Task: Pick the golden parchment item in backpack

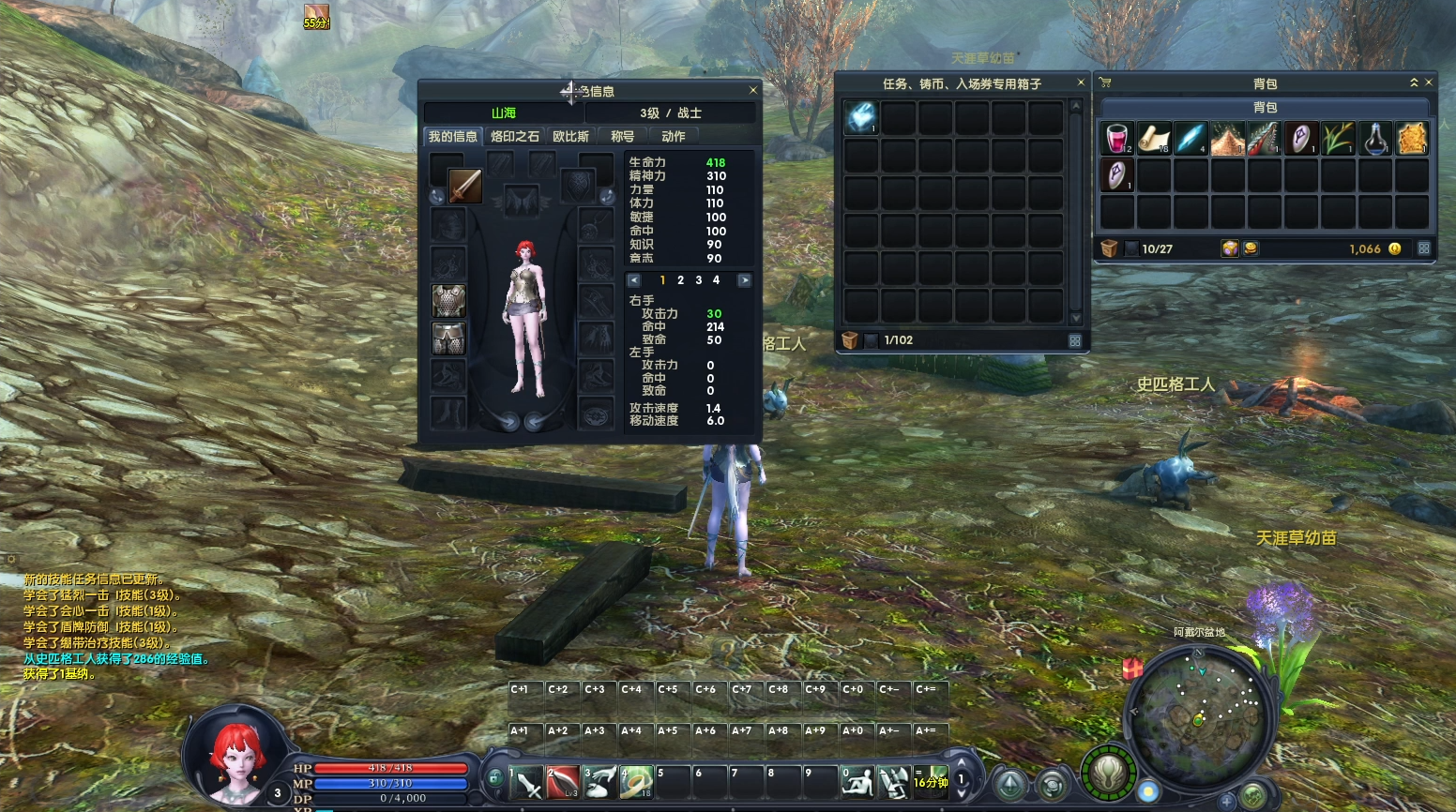Action: tap(1412, 138)
